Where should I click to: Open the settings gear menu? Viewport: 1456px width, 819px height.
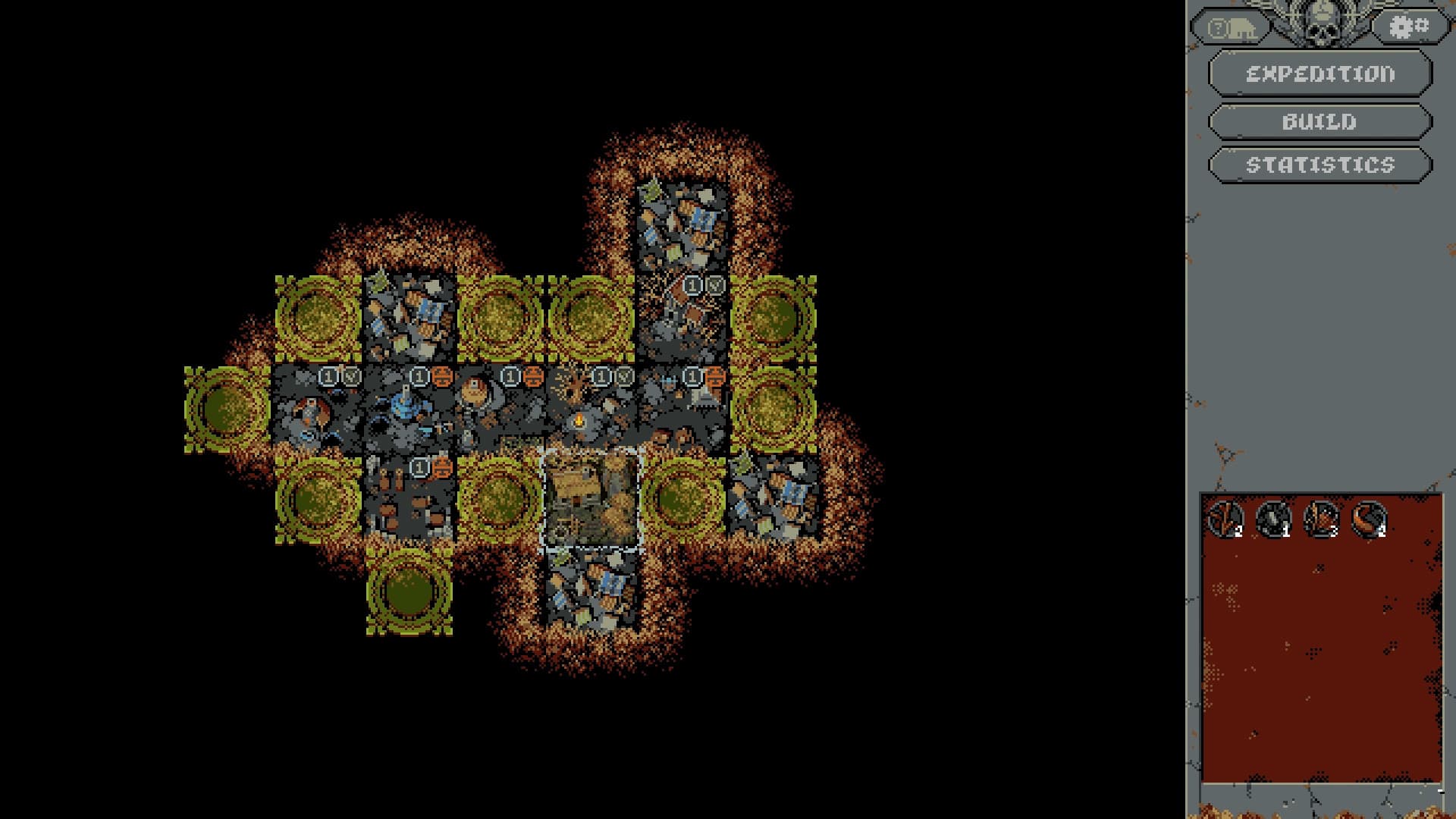coord(1408,25)
